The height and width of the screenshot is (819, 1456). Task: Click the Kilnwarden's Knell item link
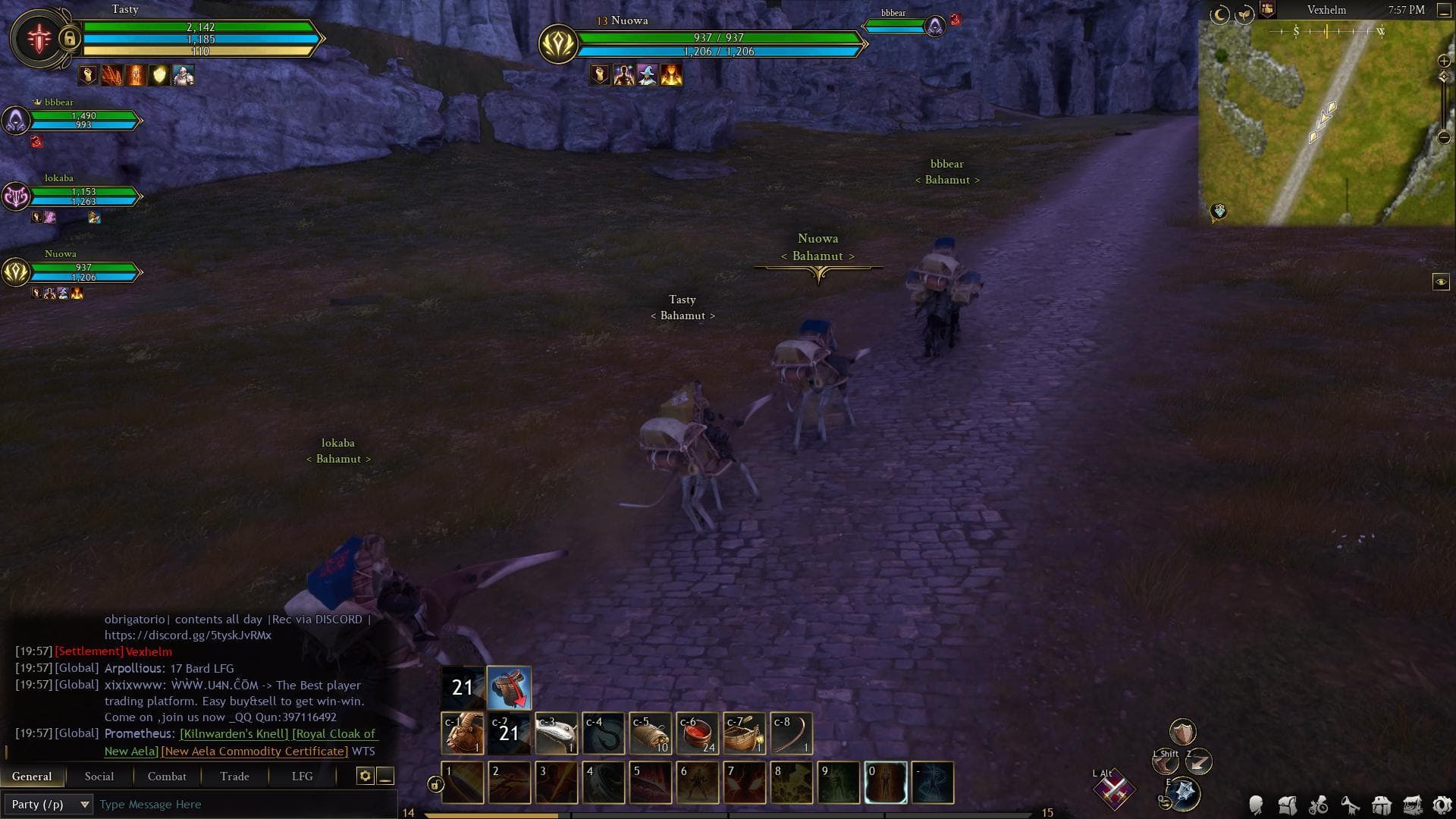(x=234, y=734)
